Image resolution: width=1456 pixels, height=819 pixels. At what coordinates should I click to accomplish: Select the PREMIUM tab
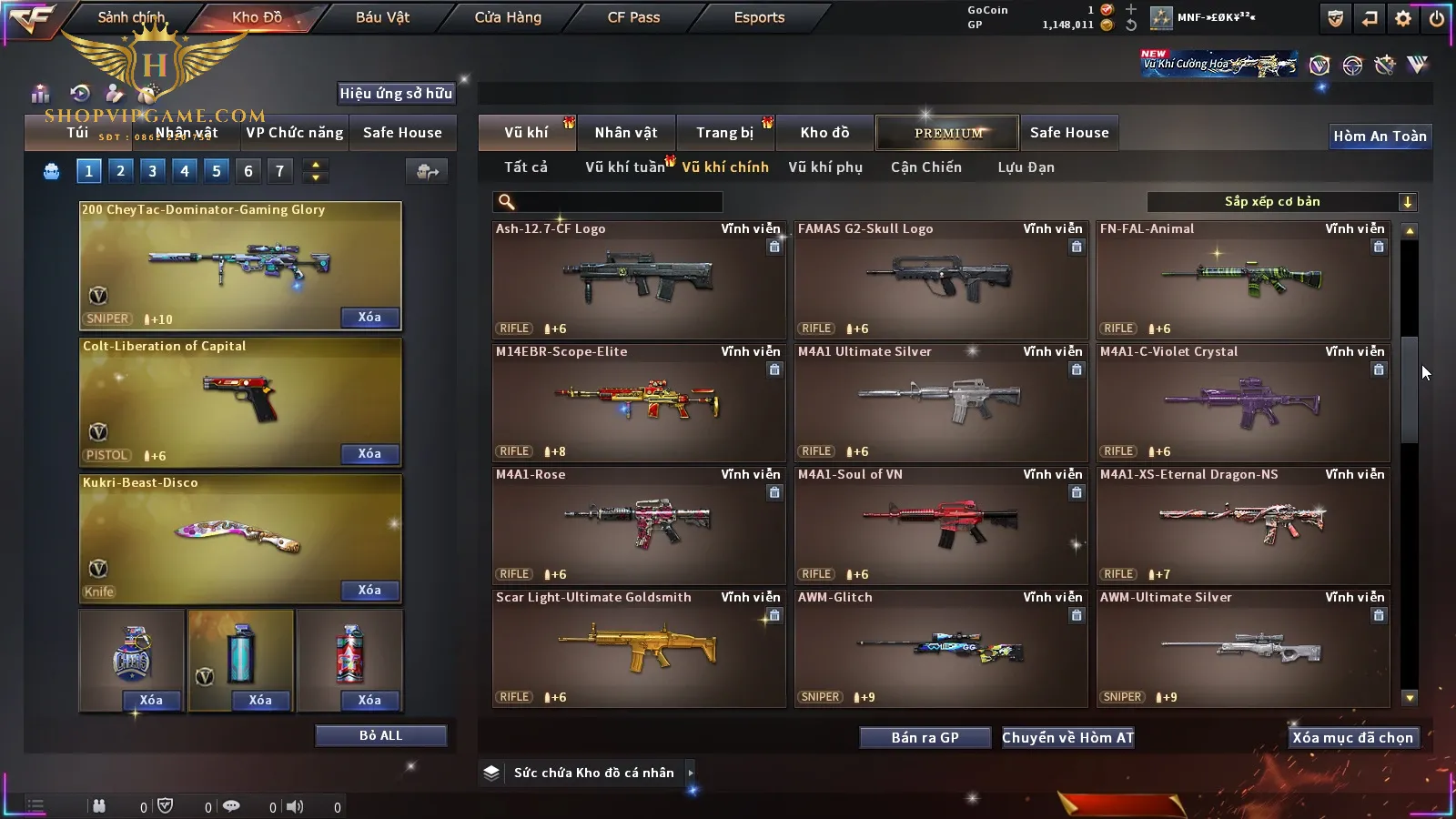947,133
